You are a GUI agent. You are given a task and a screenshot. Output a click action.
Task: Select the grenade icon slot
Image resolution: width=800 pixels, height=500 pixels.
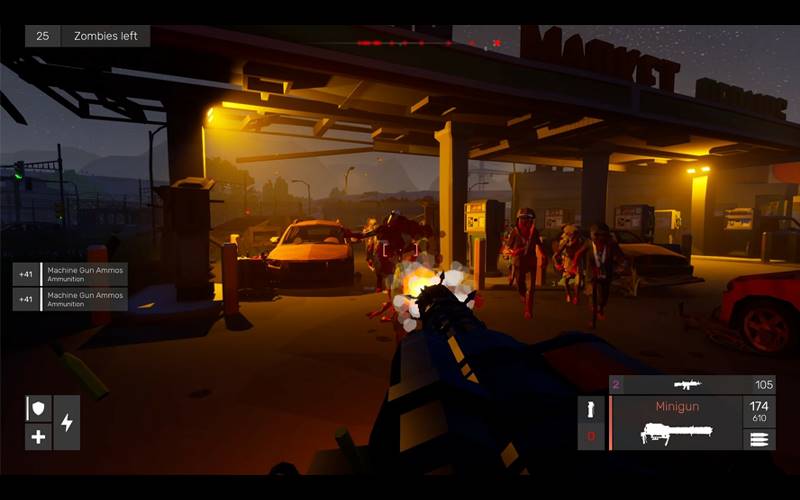pyautogui.click(x=591, y=409)
